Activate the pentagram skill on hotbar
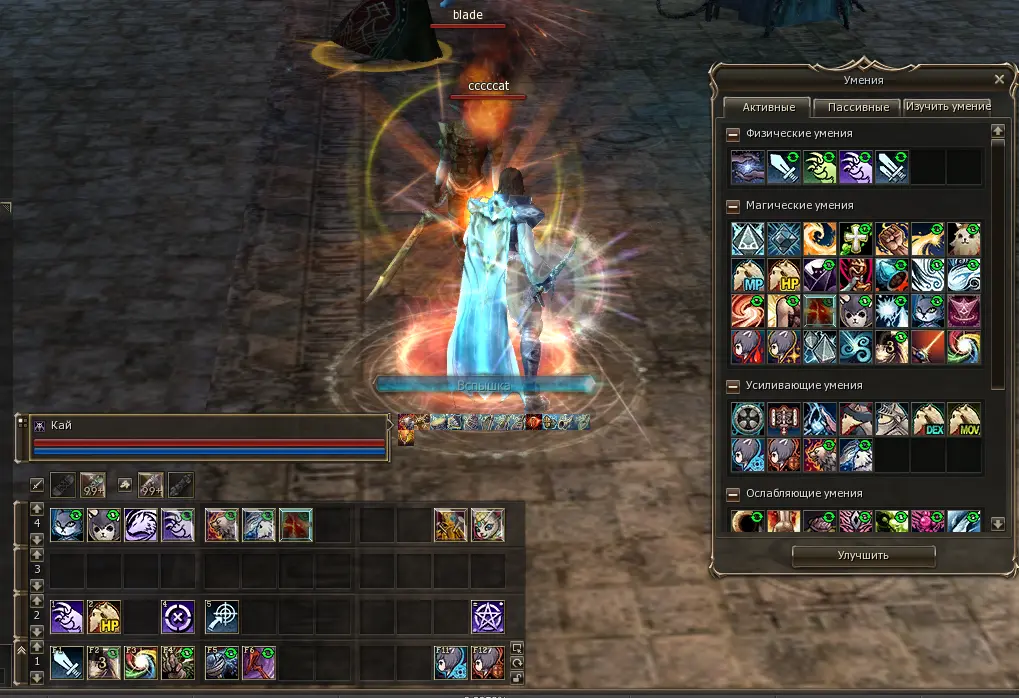 coord(487,617)
